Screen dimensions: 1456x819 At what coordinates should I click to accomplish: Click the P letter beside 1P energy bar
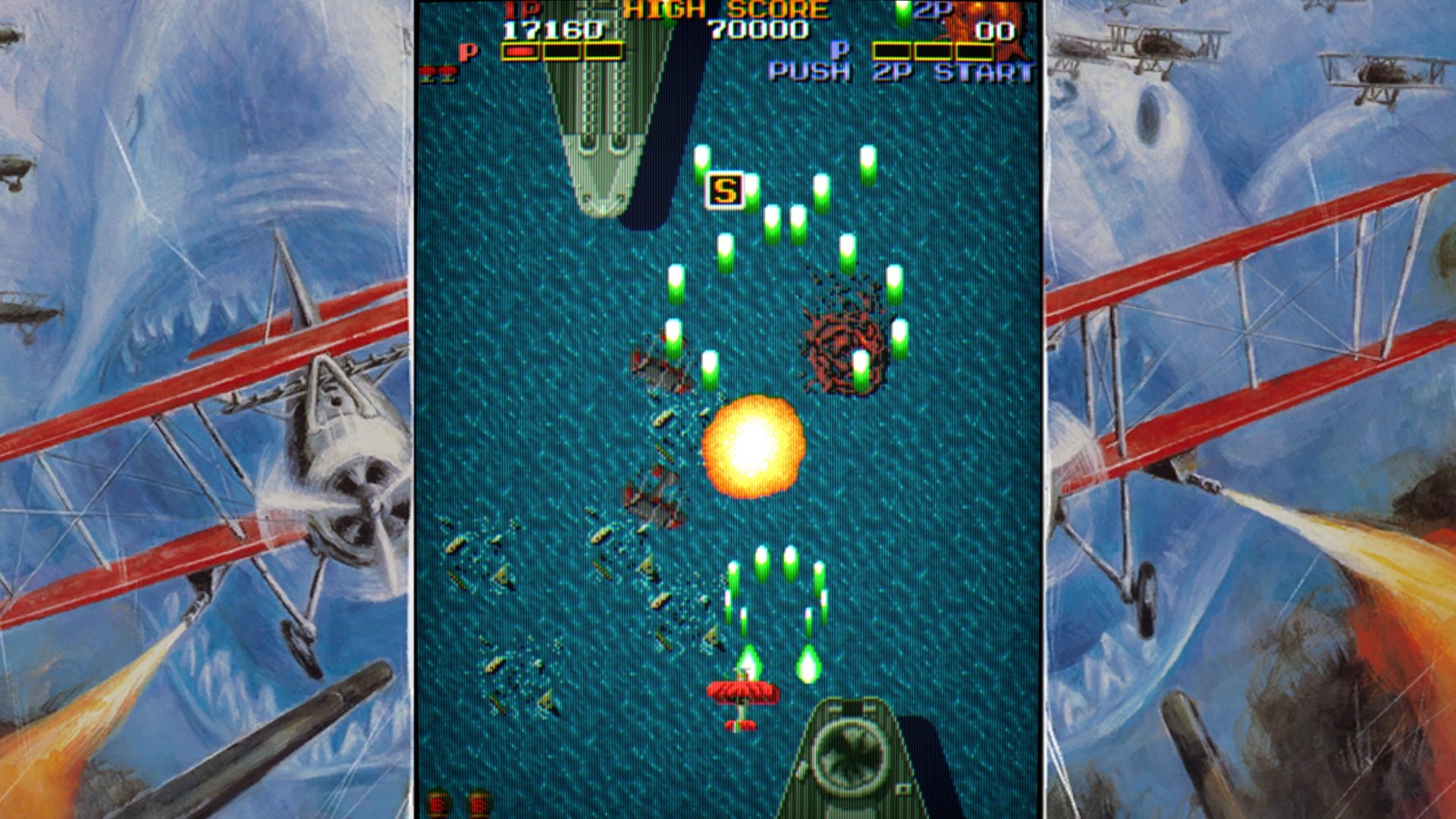tap(467, 52)
